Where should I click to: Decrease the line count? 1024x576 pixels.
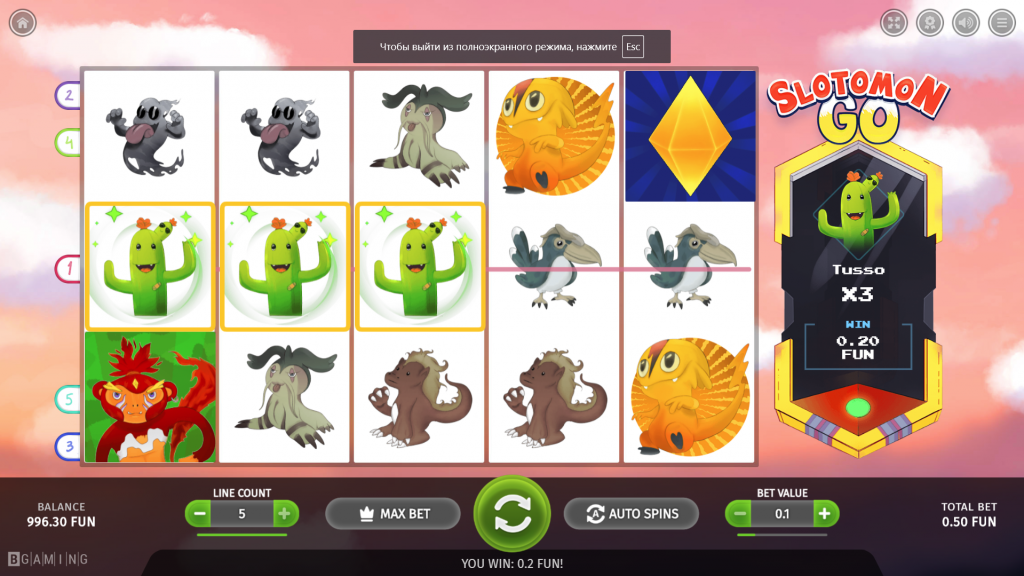(x=200, y=514)
